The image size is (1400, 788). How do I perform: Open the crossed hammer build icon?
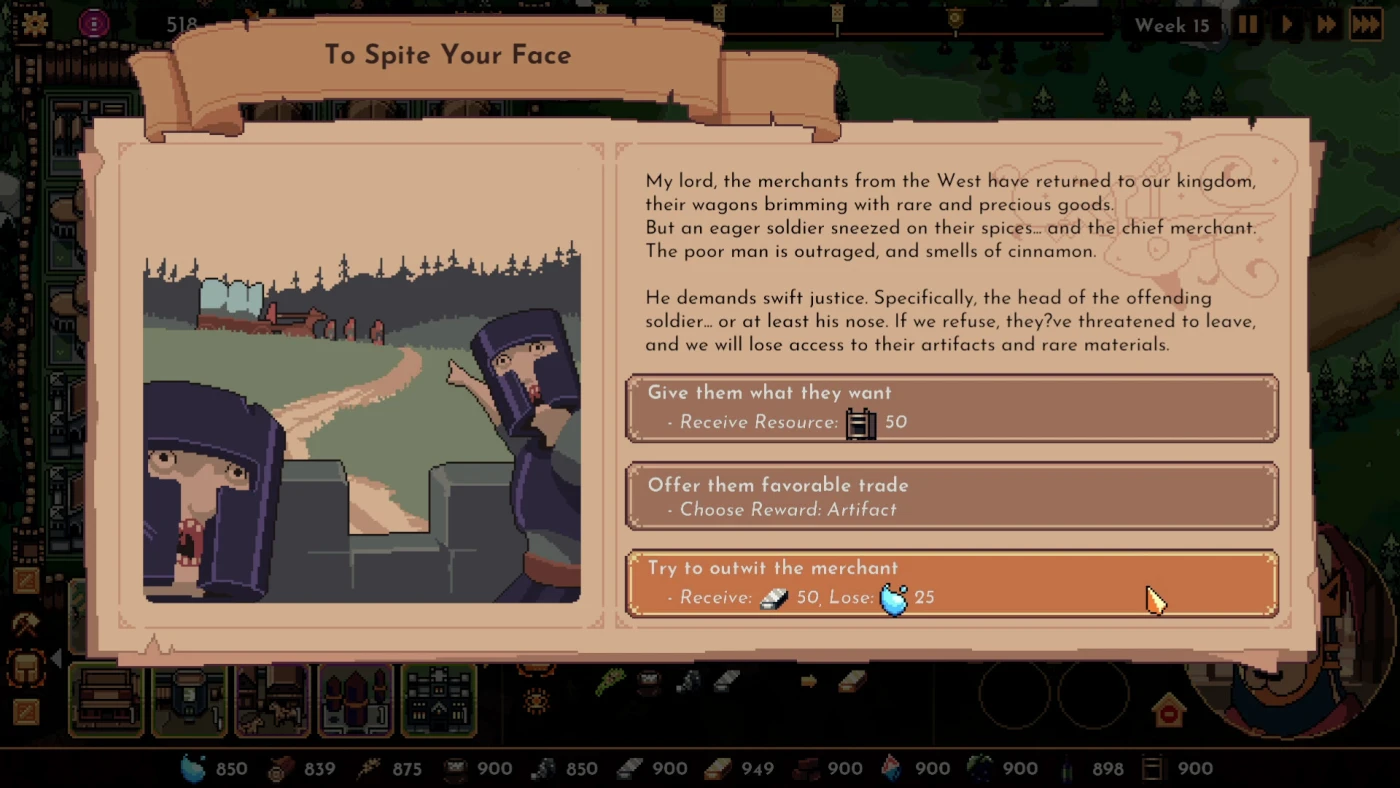pyautogui.click(x=26, y=625)
